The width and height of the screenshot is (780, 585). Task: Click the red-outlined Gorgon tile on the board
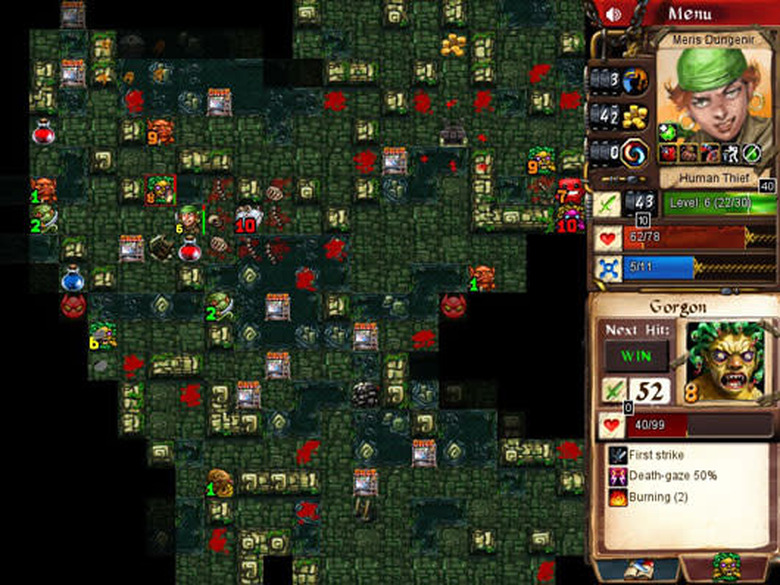point(160,189)
